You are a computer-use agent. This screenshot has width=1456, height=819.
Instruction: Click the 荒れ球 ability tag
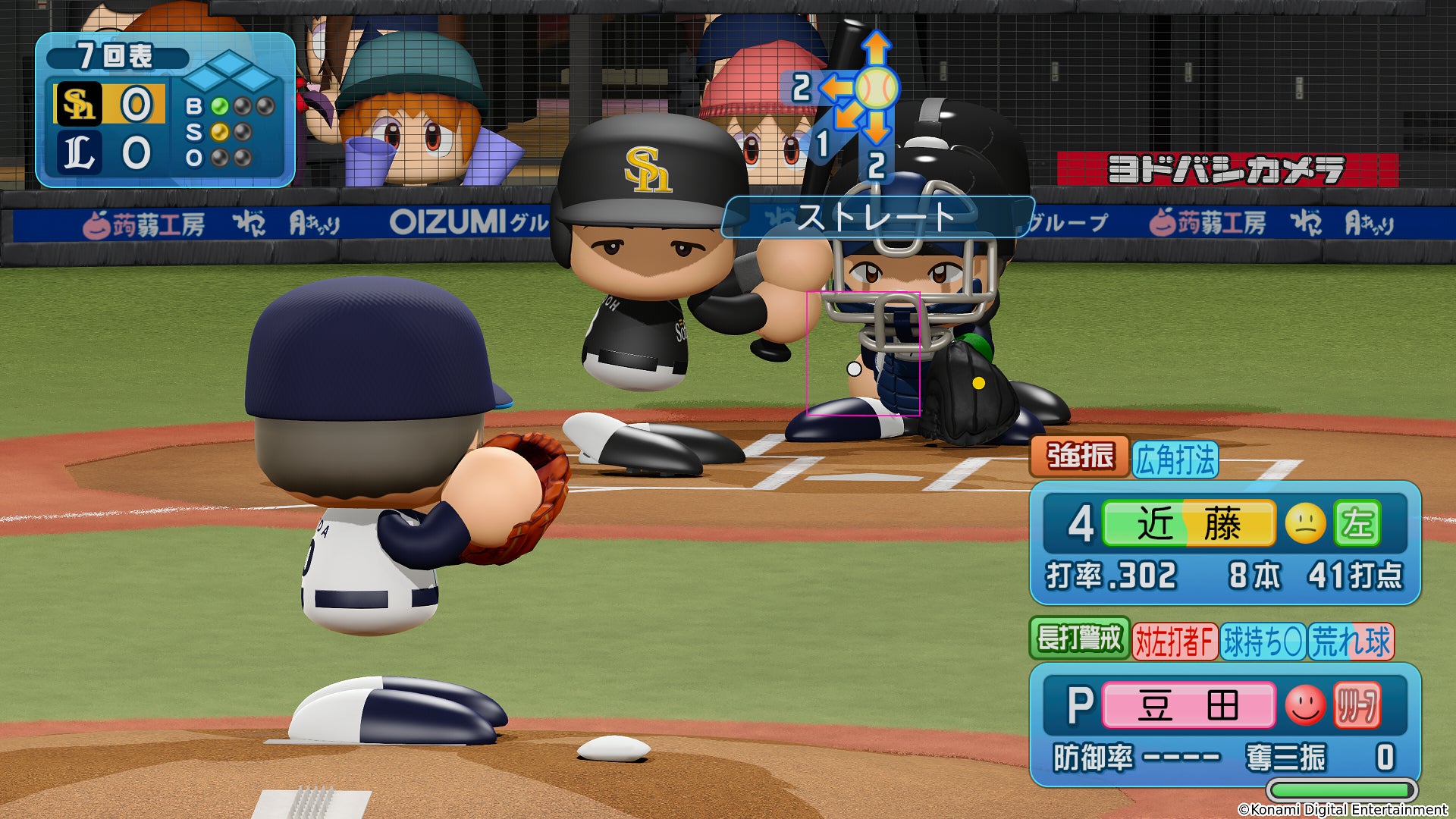click(x=1351, y=642)
